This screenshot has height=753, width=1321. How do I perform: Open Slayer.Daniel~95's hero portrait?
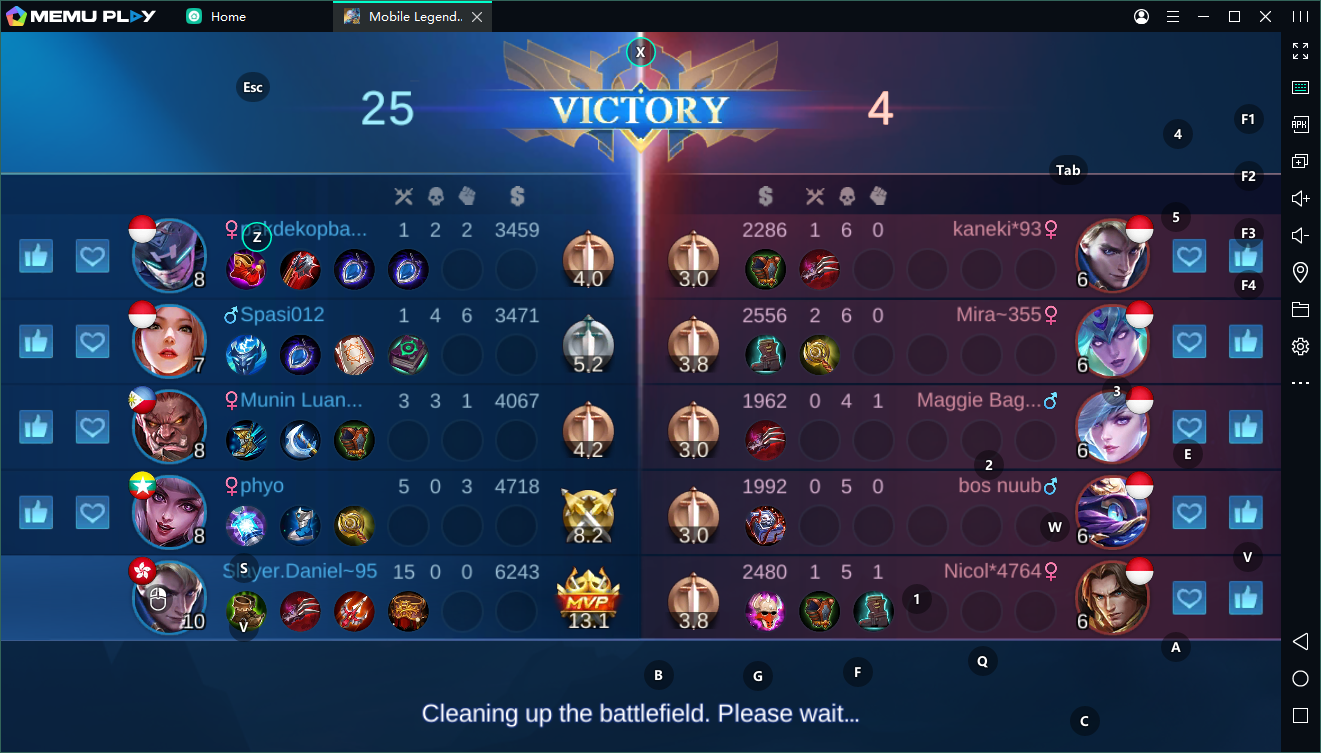tap(169, 598)
